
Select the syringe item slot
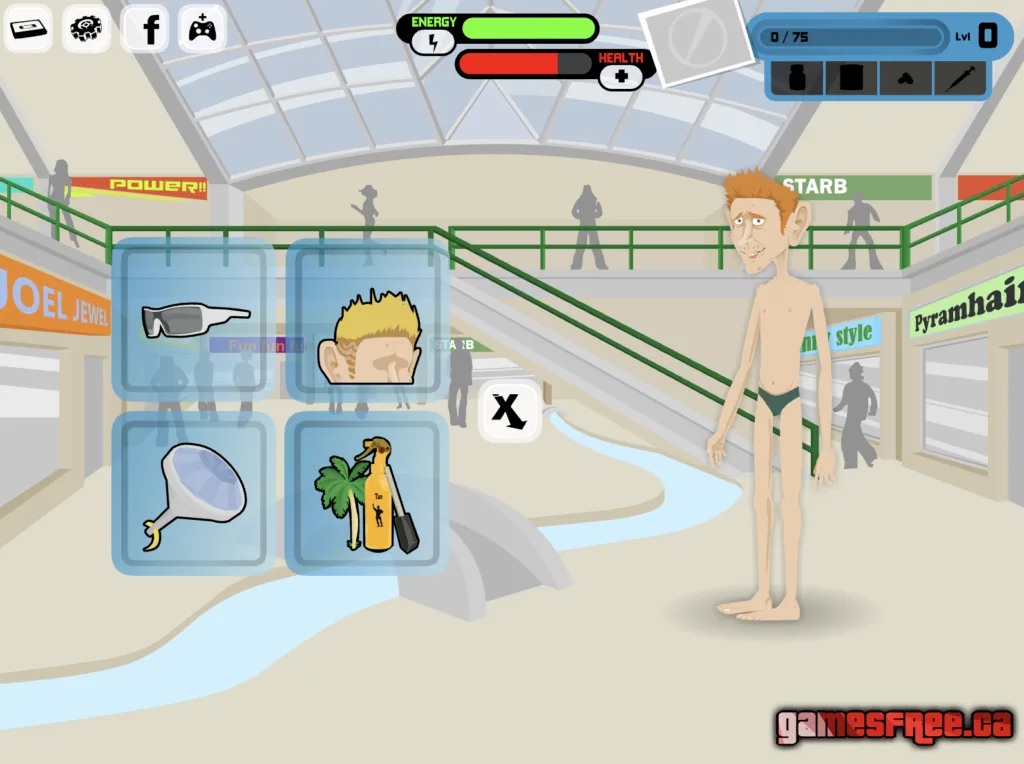[959, 78]
